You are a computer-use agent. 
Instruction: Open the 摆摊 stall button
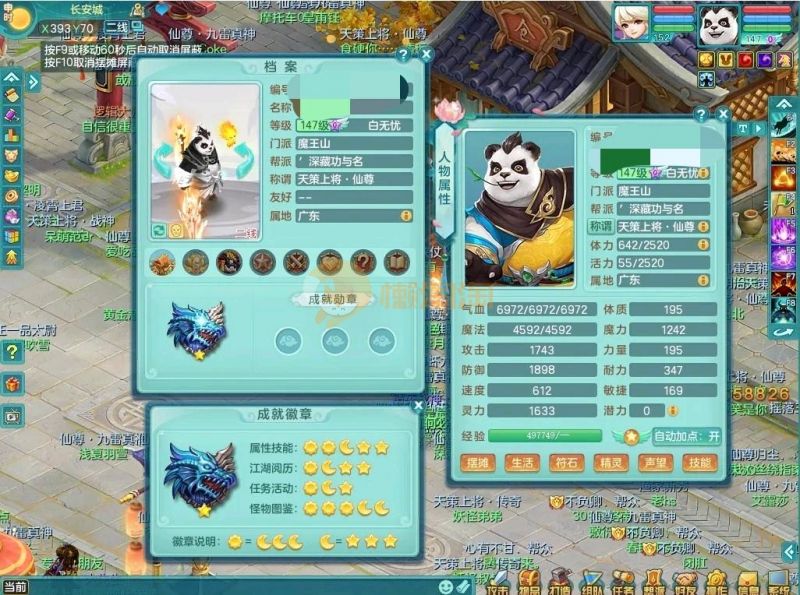point(477,463)
